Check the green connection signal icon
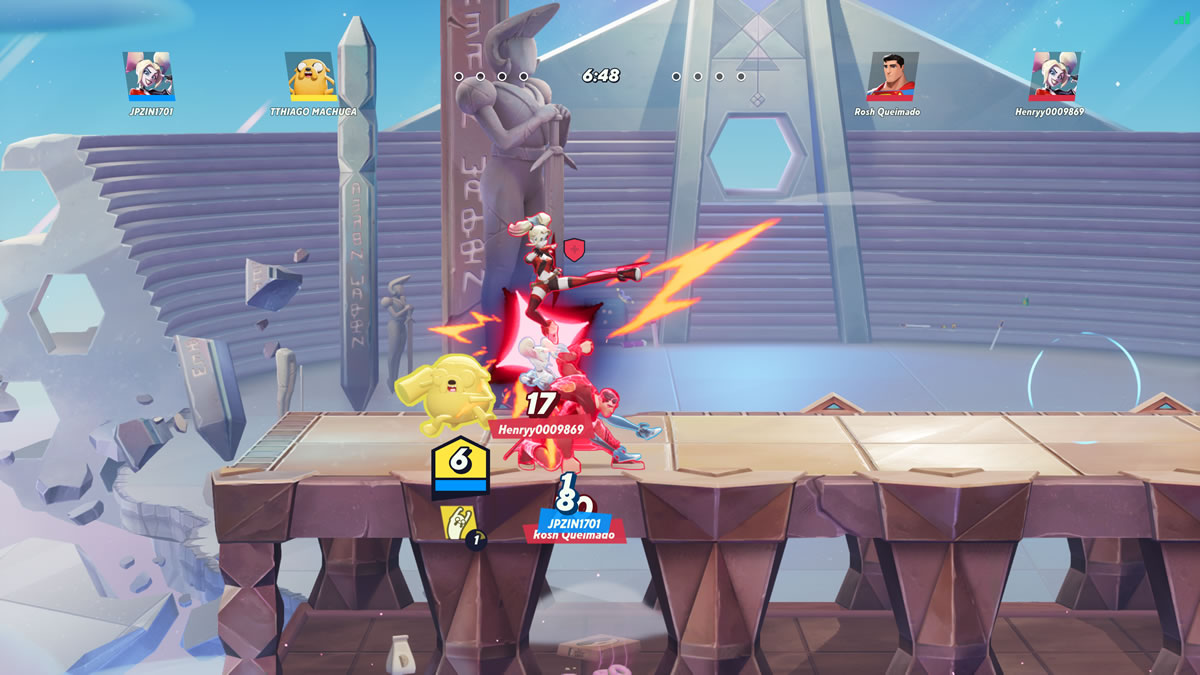The height and width of the screenshot is (675, 1200). point(1183,18)
